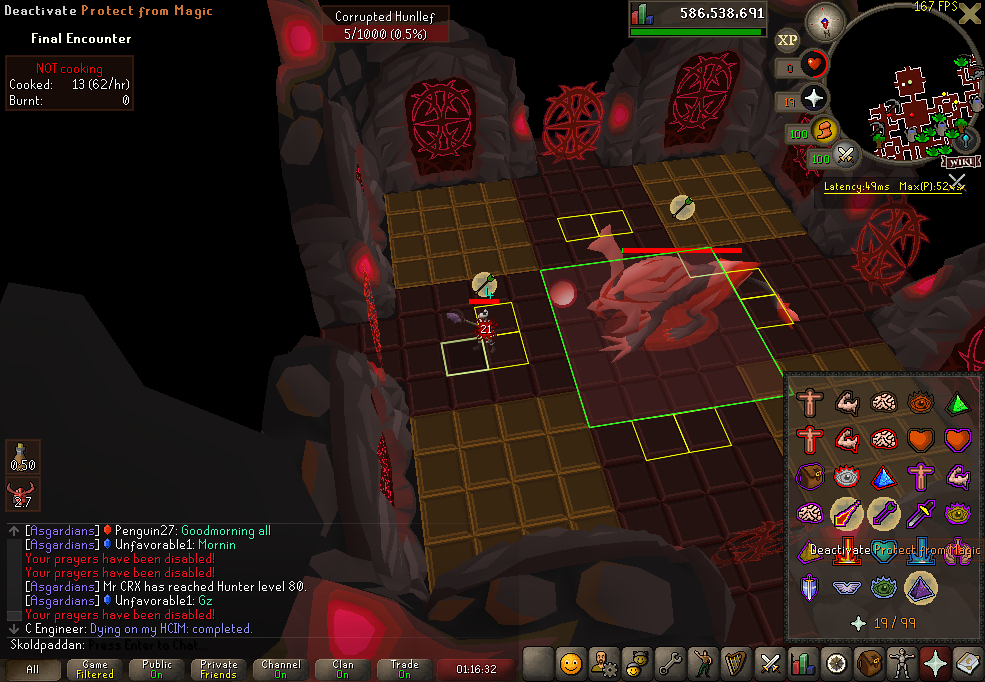Show the Skills bar-chart tab

click(803, 662)
